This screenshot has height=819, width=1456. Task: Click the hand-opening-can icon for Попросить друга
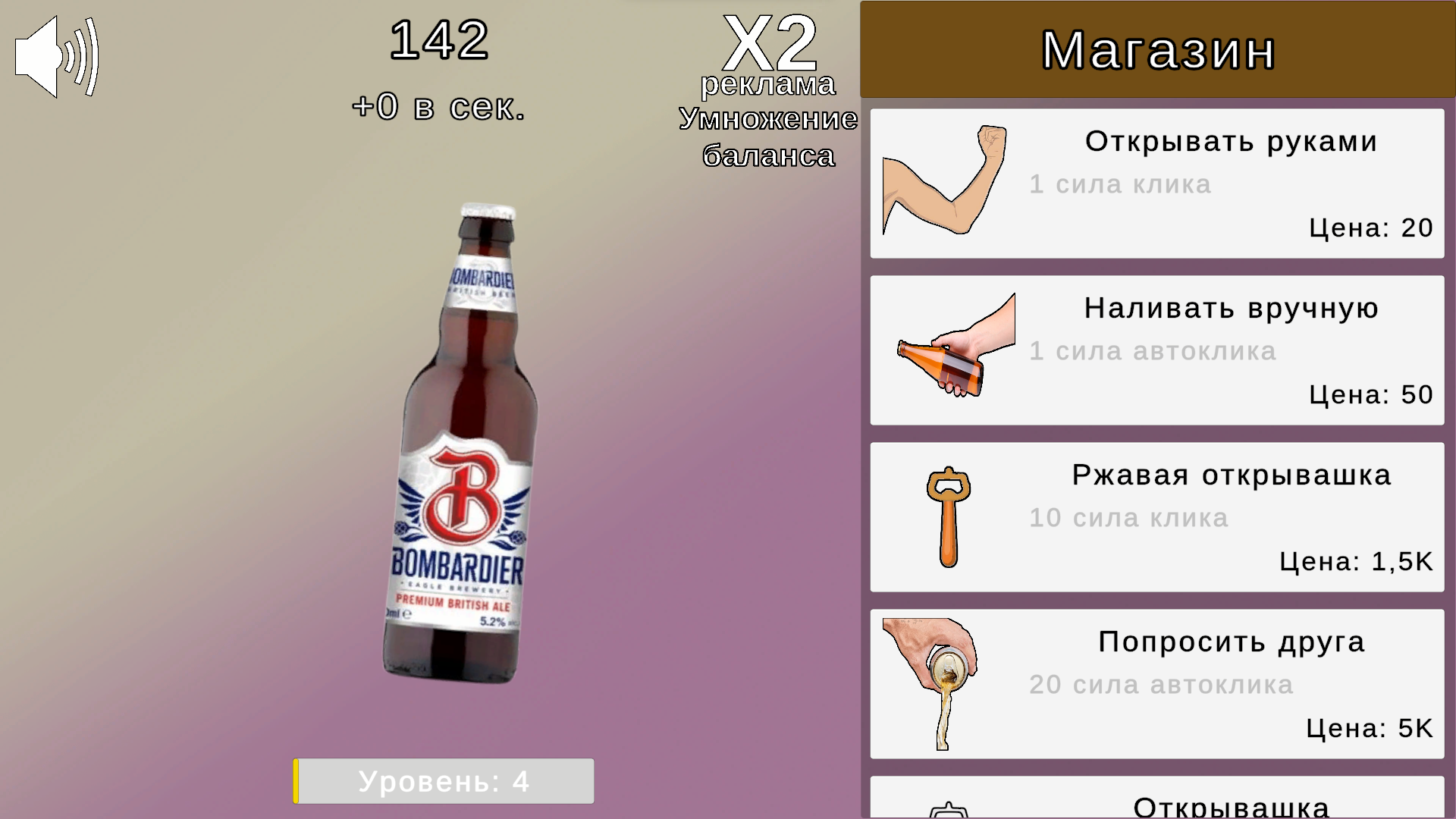pos(929,682)
